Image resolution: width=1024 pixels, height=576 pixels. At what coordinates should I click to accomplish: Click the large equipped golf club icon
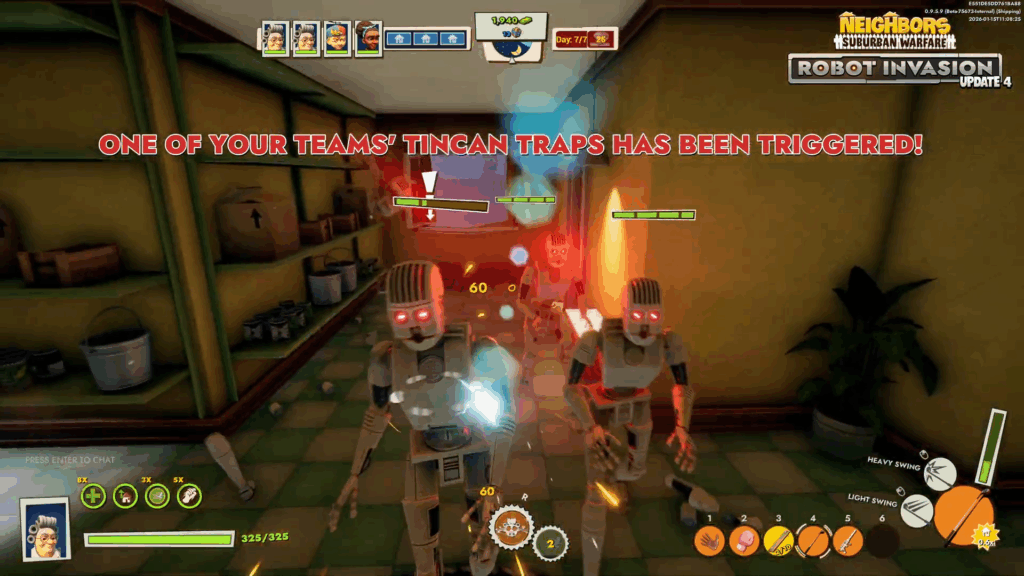(x=964, y=516)
